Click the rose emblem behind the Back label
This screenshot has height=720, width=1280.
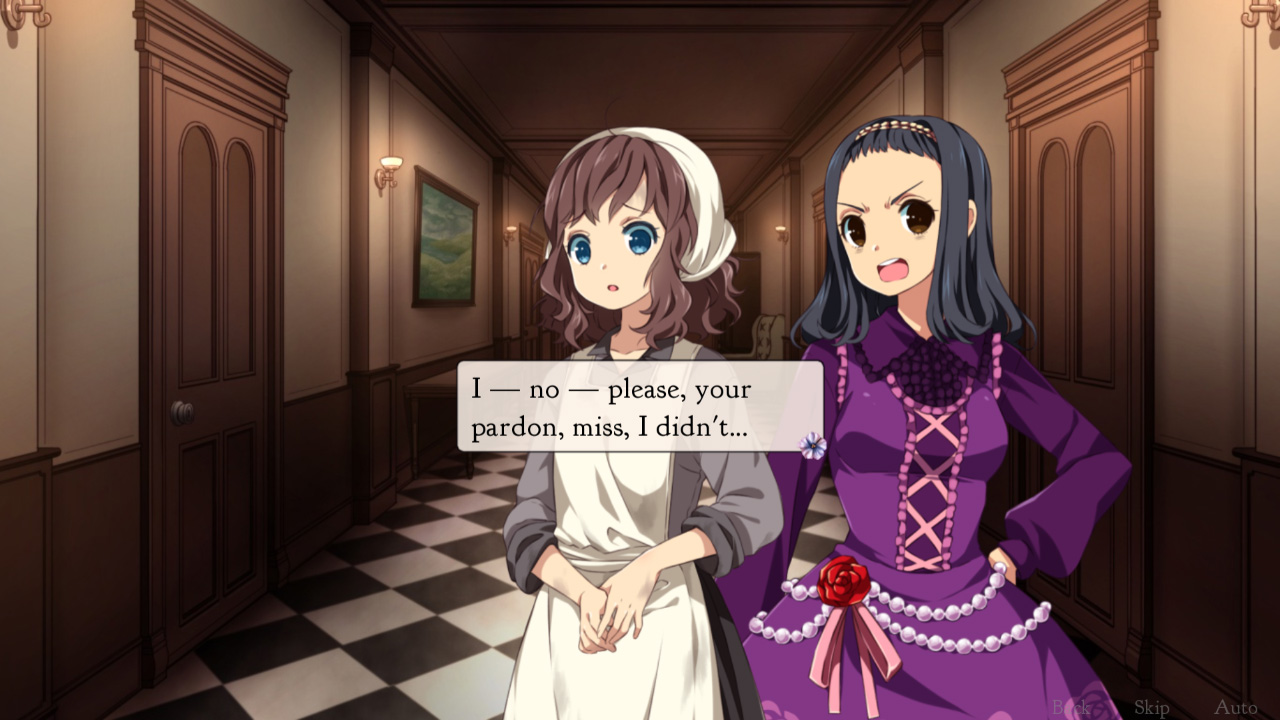[x=1095, y=705]
